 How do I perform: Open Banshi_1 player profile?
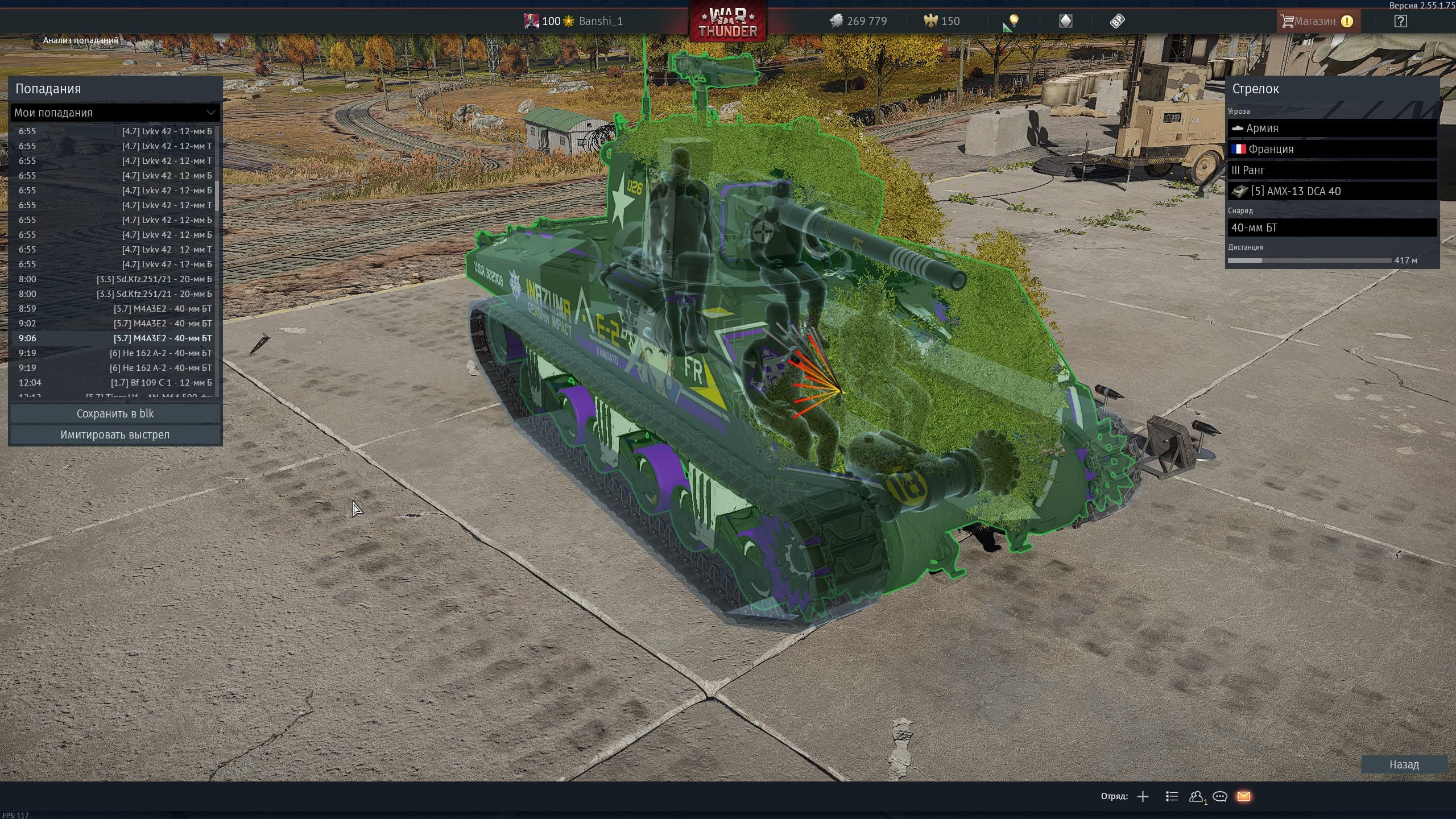pos(600,21)
